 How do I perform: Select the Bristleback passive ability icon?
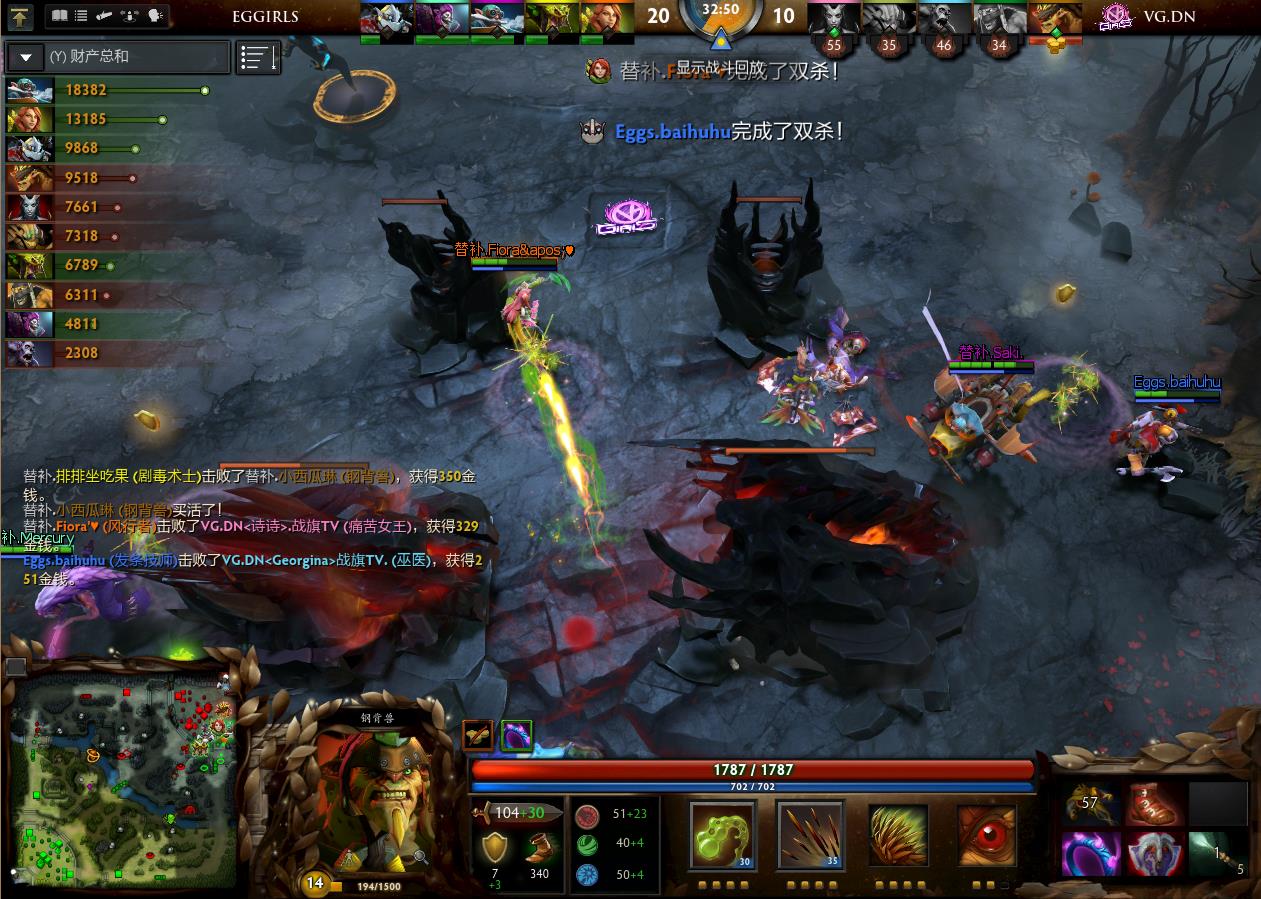coord(898,836)
